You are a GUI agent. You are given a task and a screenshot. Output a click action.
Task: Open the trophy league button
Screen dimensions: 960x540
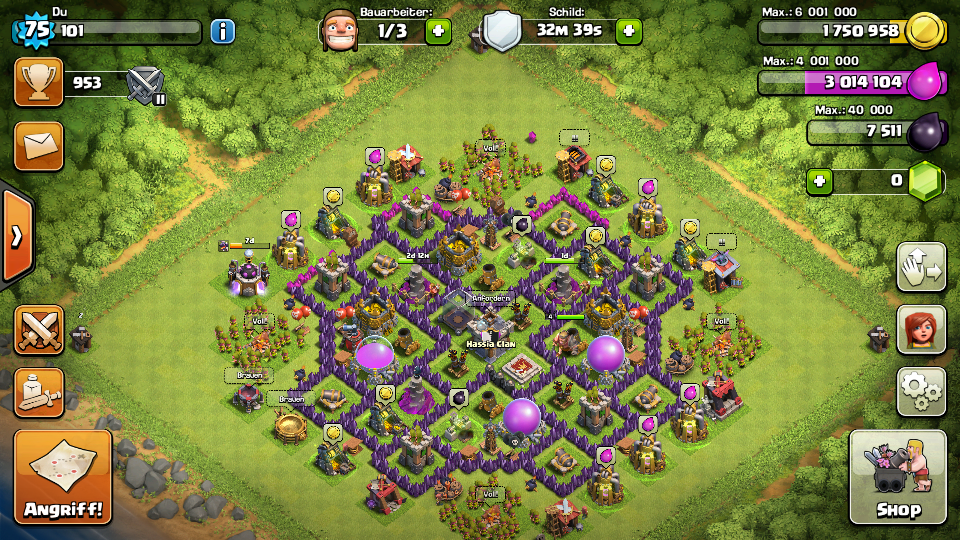tap(38, 83)
